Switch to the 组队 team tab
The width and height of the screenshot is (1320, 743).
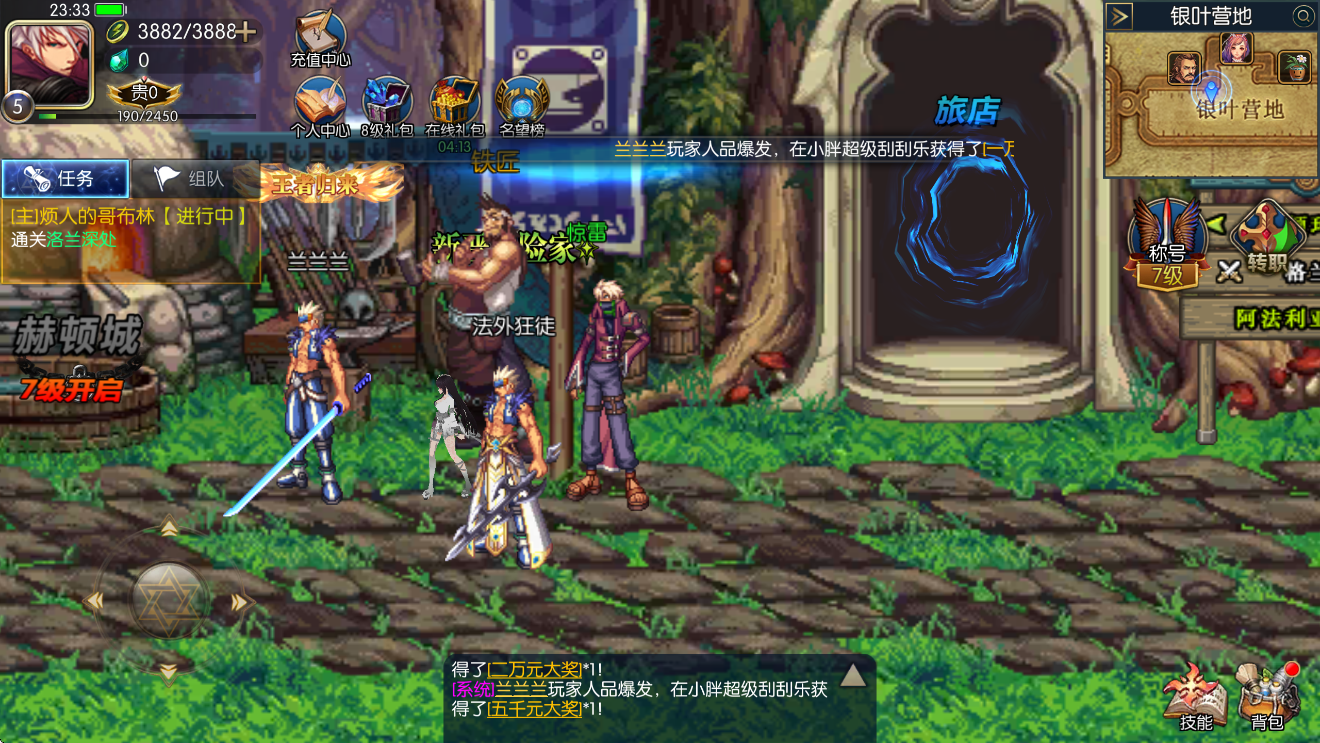[194, 179]
